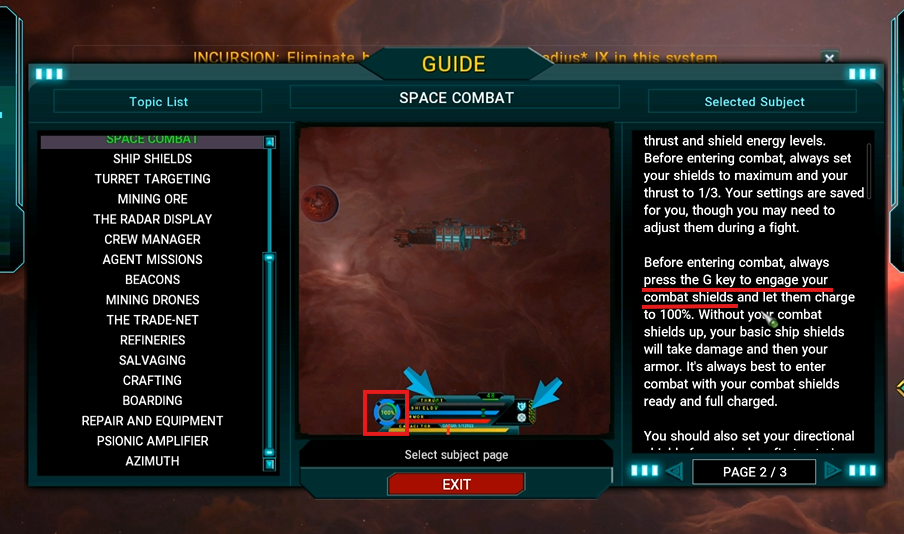Open The Radar Display topic
This screenshot has height=534, width=904.
(x=152, y=219)
